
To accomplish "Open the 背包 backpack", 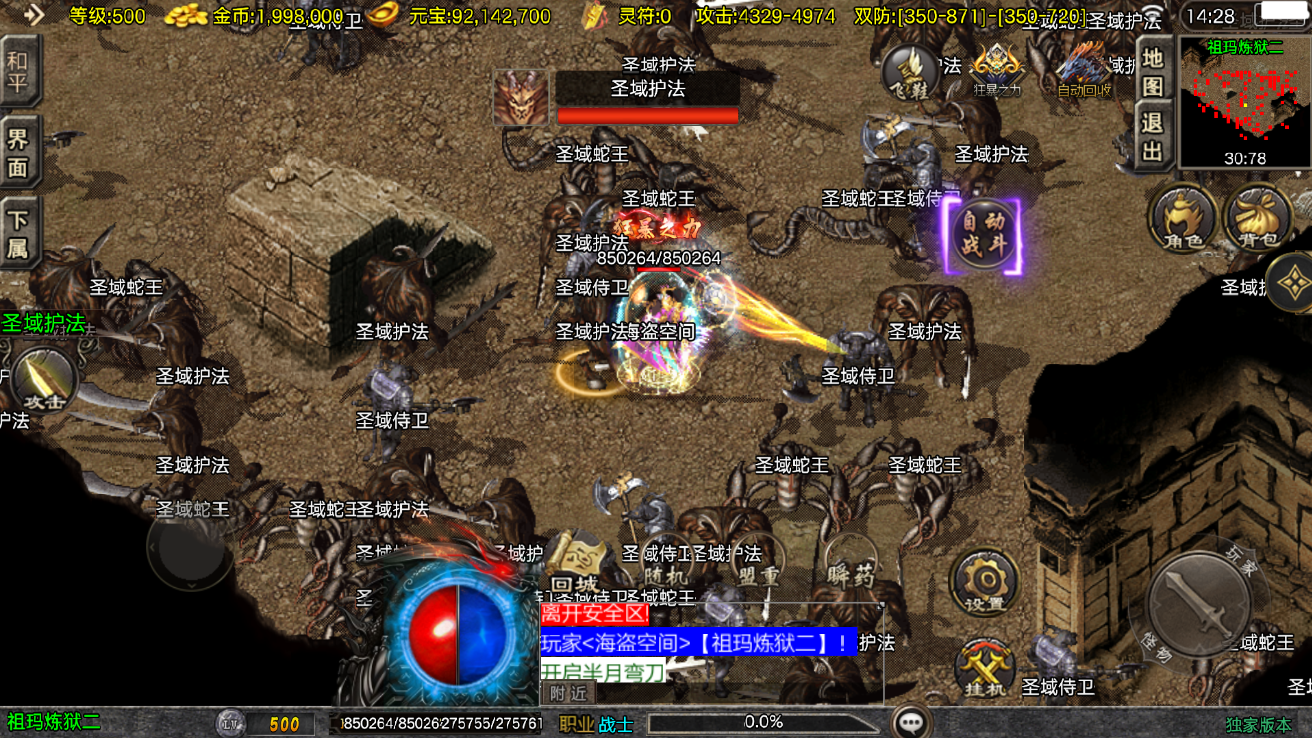I will (1257, 217).
